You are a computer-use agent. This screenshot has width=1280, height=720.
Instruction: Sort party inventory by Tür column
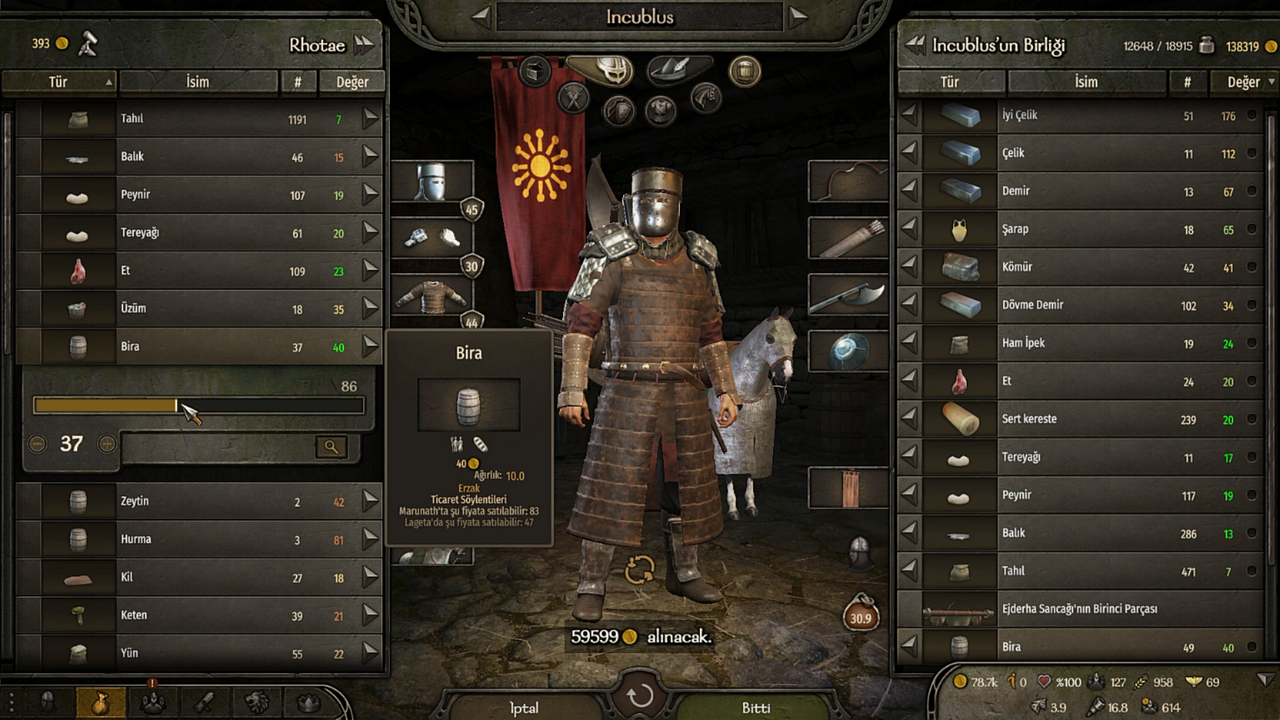tap(949, 82)
